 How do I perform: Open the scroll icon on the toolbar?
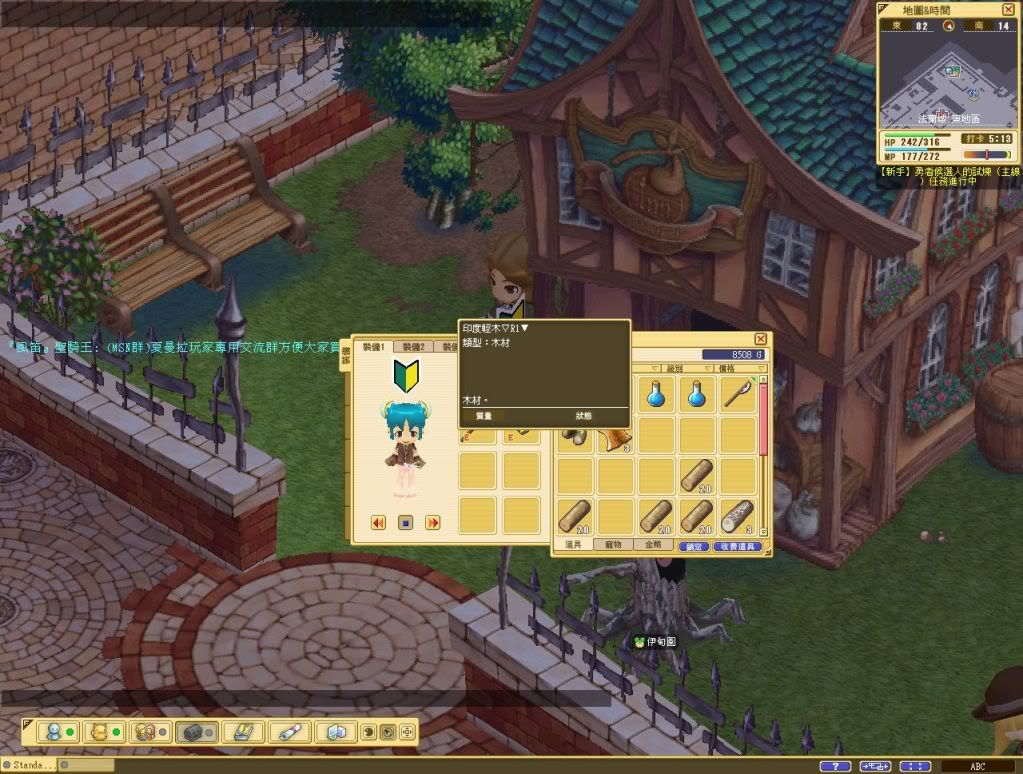289,732
